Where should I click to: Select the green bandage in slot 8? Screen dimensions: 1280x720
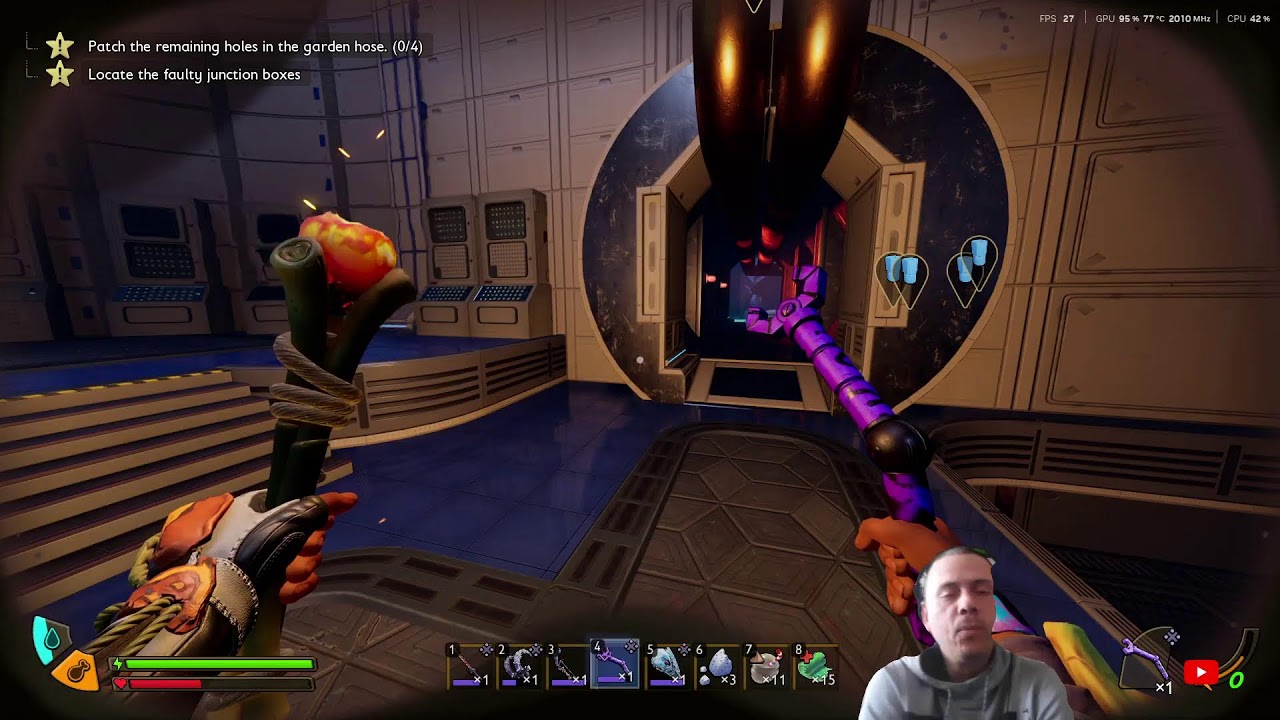pyautogui.click(x=815, y=666)
